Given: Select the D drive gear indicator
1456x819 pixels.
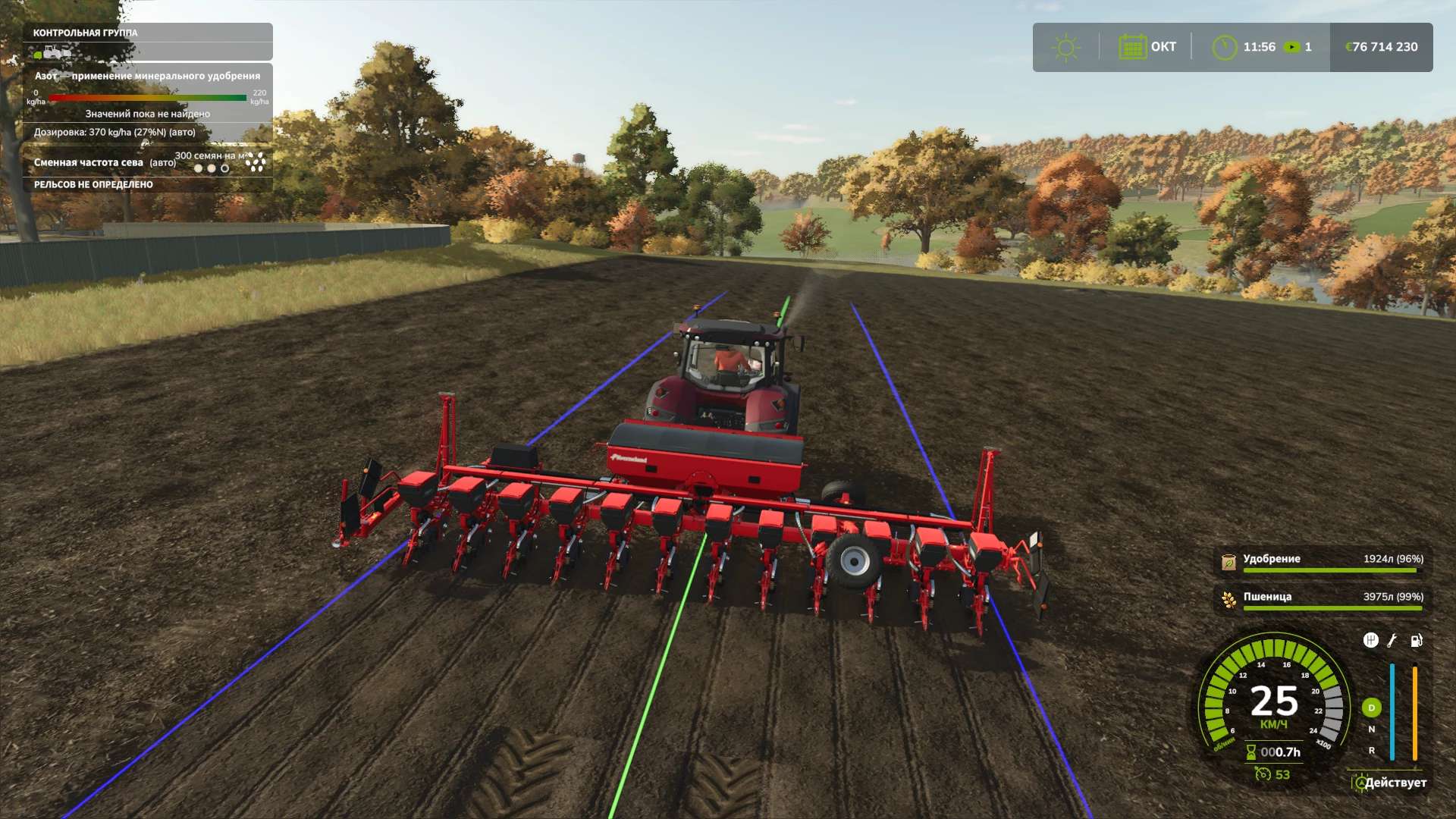Looking at the screenshot, I should (1371, 708).
